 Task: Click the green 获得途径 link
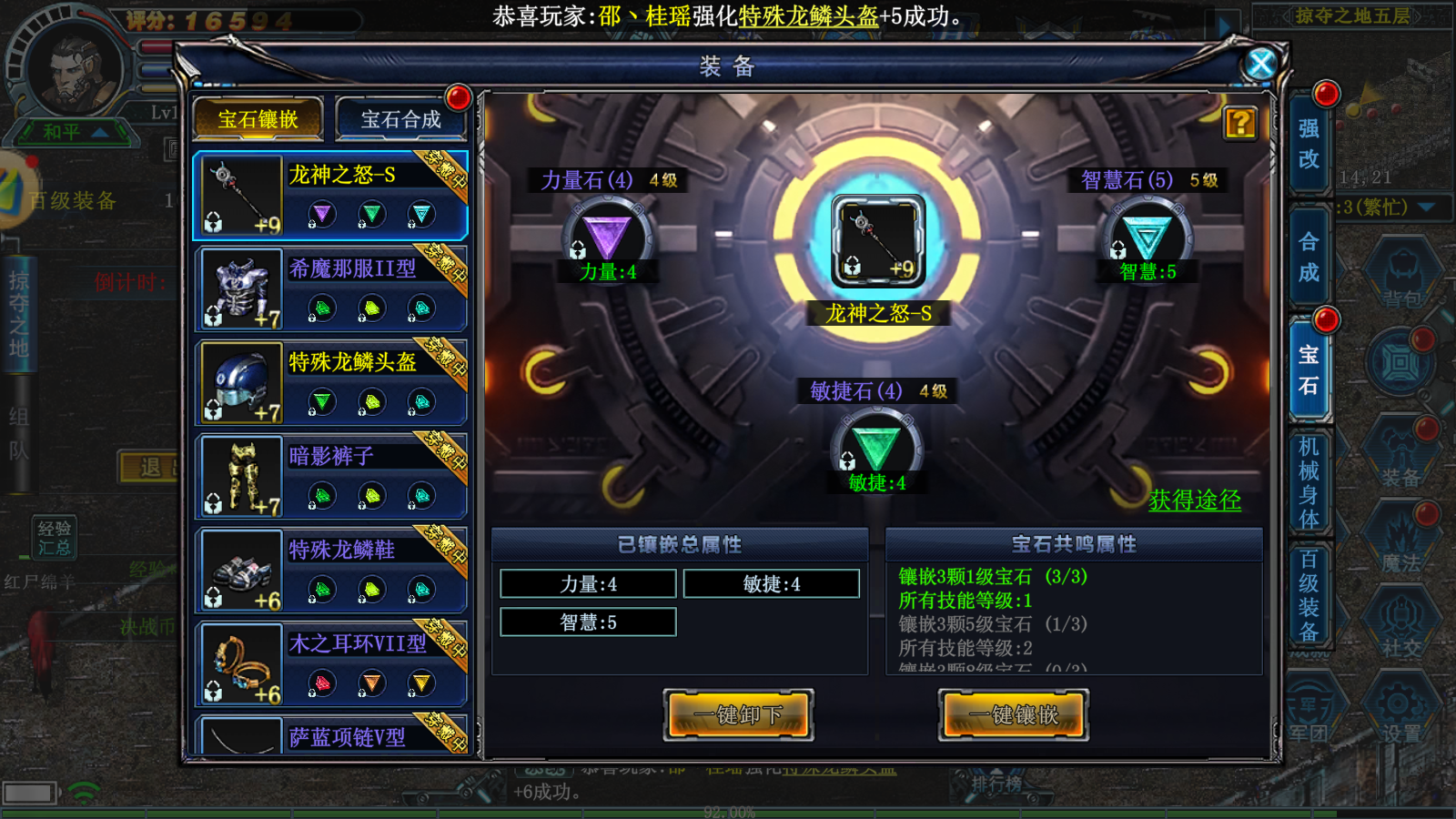pyautogui.click(x=1193, y=501)
